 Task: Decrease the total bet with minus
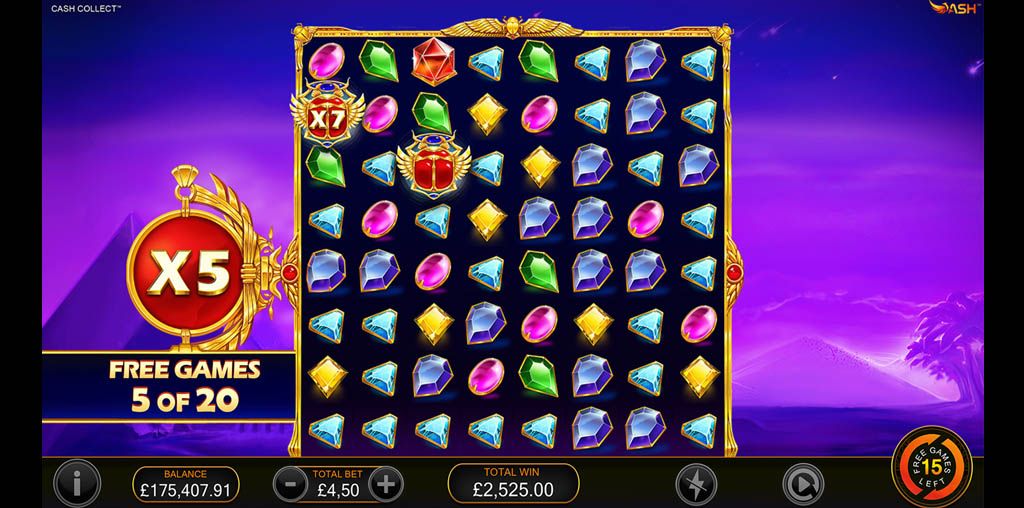click(x=290, y=484)
